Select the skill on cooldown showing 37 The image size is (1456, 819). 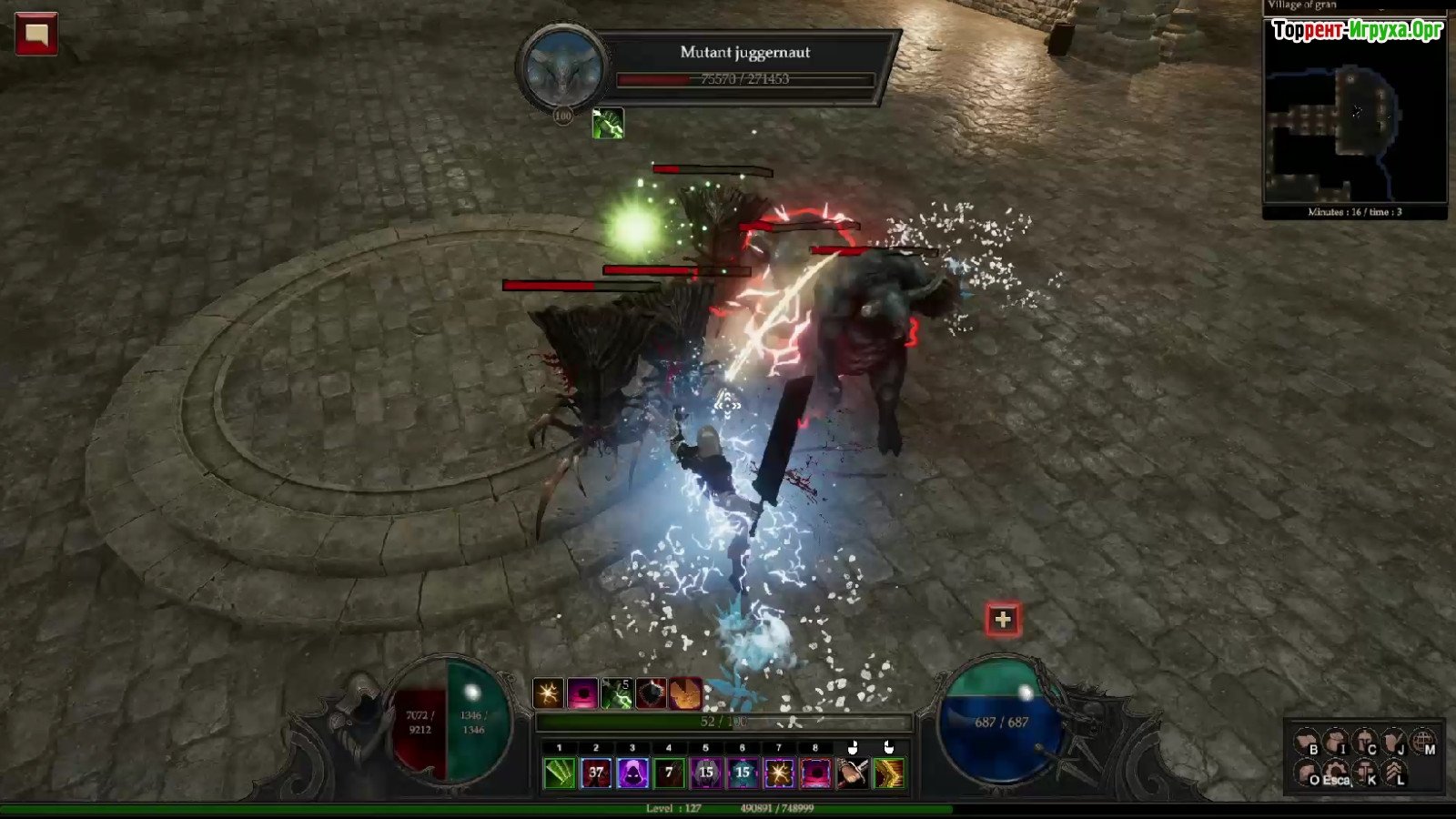[596, 773]
